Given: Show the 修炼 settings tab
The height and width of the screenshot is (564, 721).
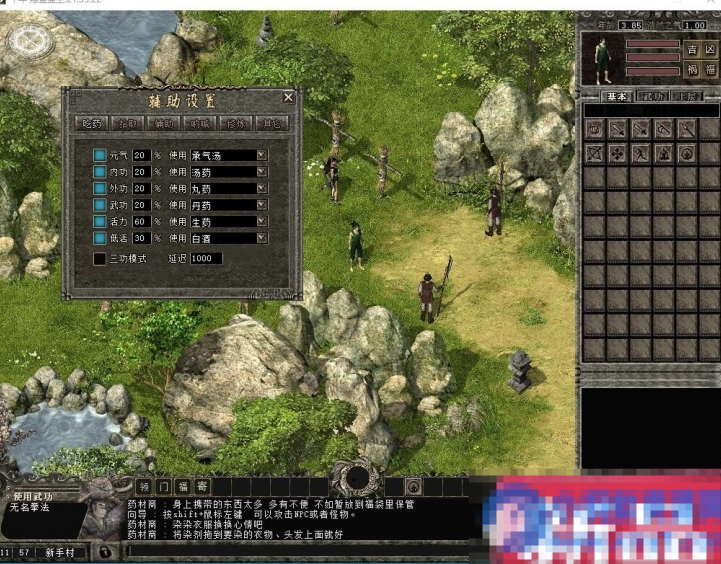Looking at the screenshot, I should (236, 123).
